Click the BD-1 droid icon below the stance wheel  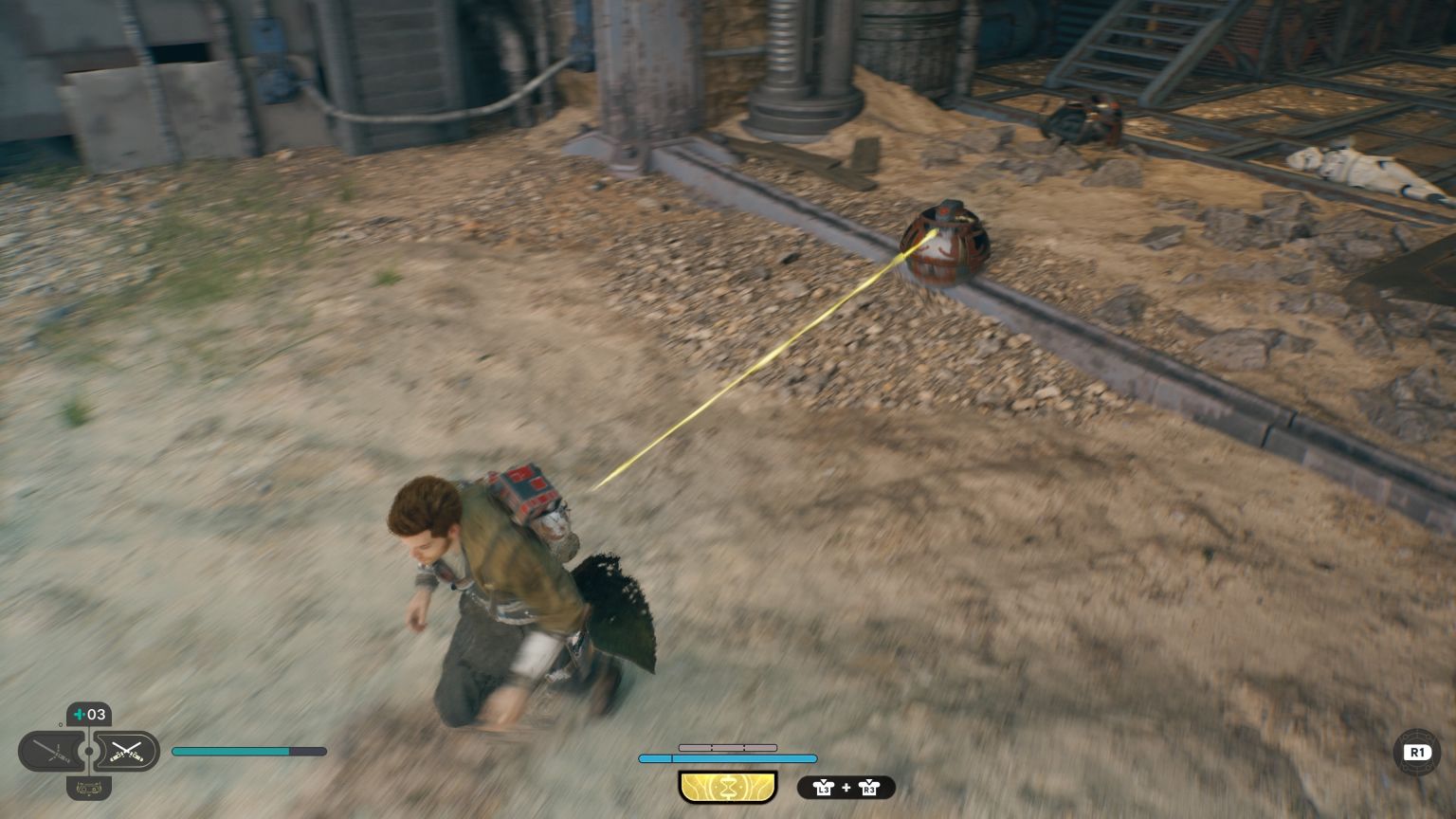coord(89,789)
